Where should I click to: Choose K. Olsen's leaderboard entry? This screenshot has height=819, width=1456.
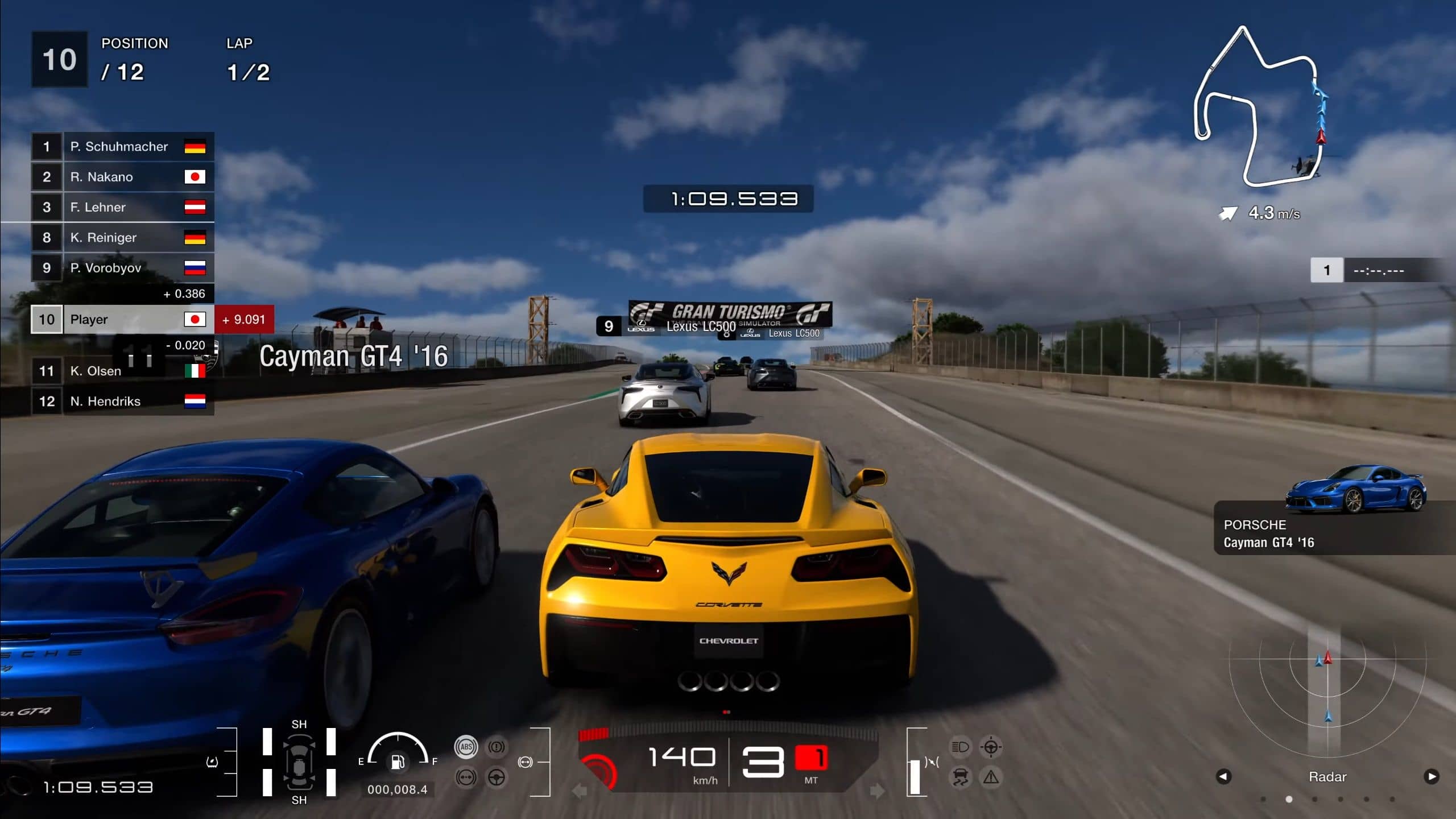pos(123,371)
